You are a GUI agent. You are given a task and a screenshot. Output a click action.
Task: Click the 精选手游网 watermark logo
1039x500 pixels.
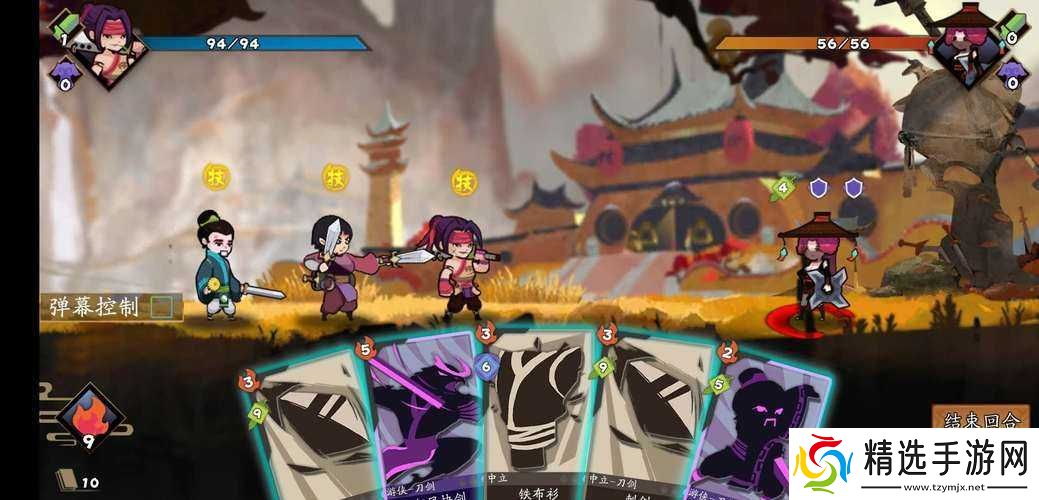(x=912, y=462)
